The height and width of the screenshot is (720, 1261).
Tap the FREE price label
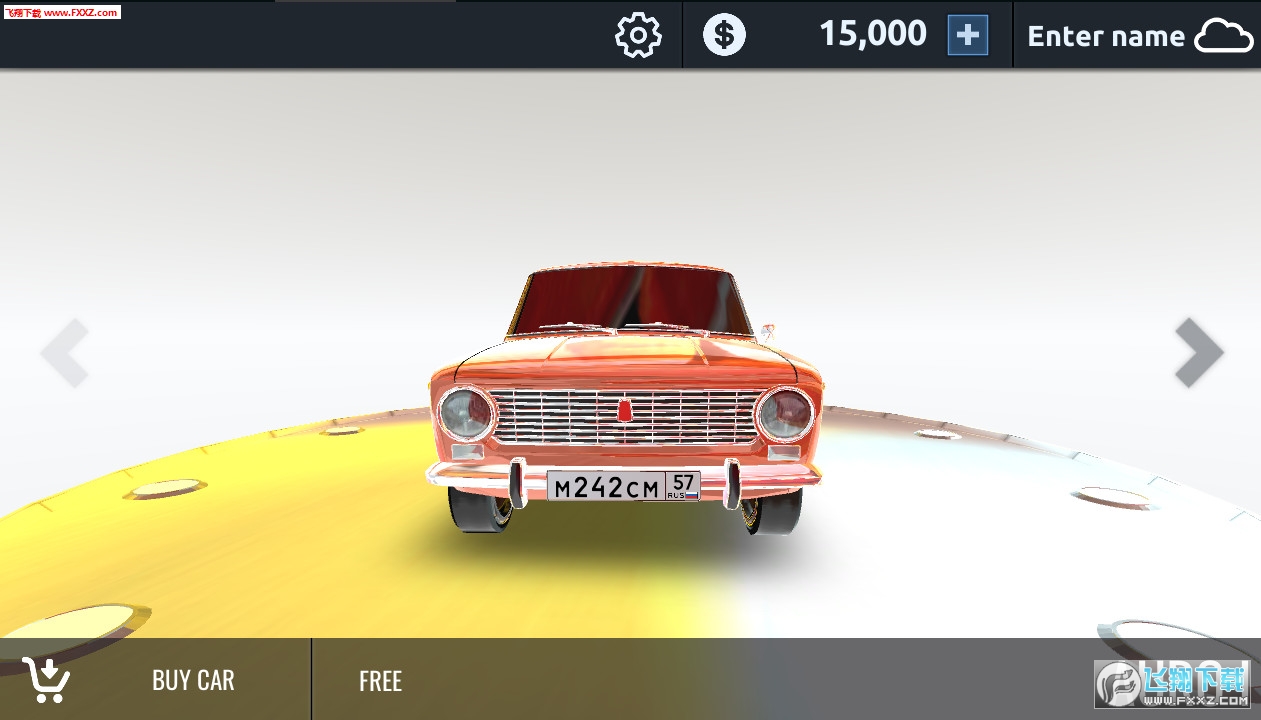point(380,681)
